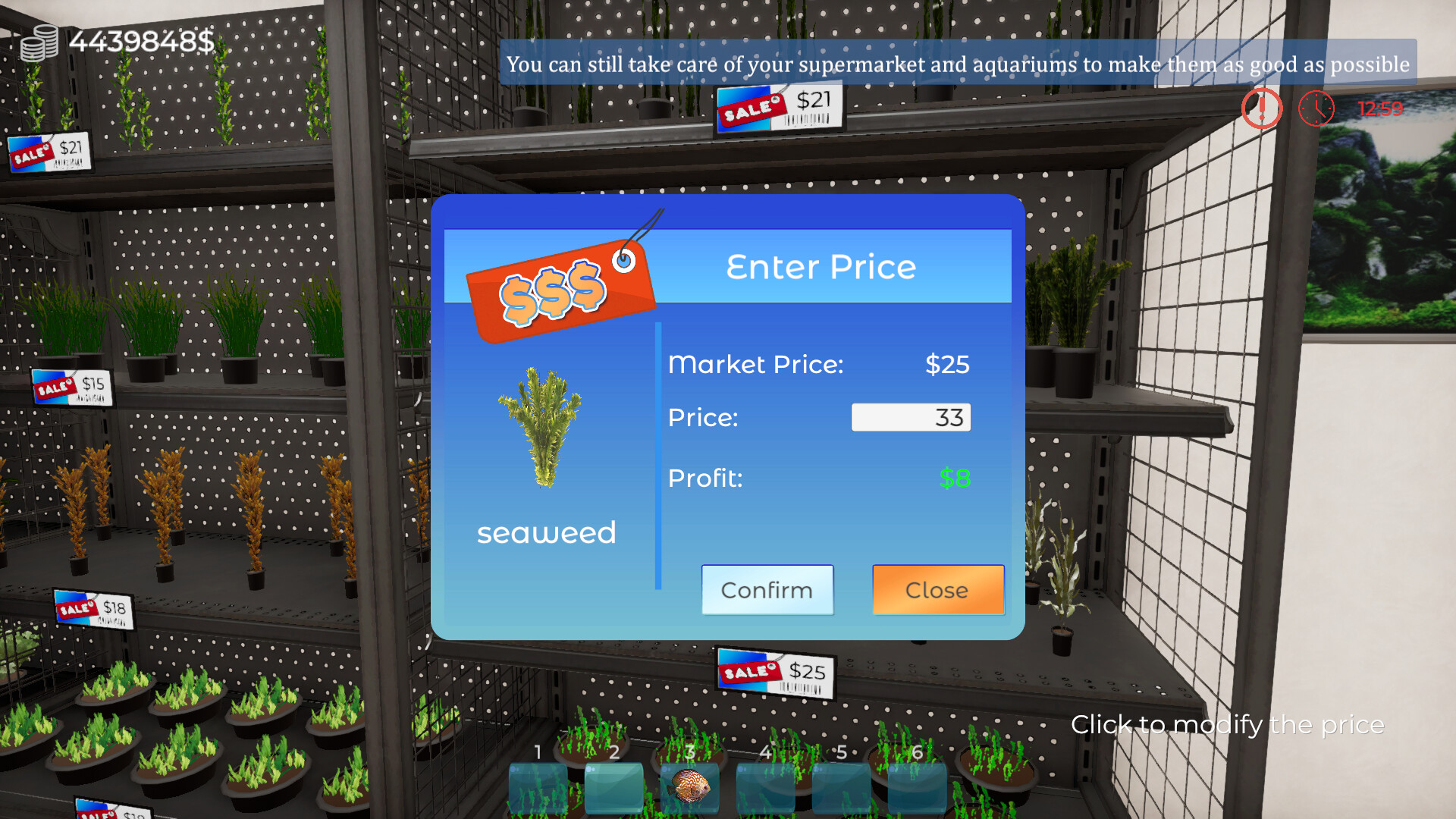Click the red clock icon by 12:59
Viewport: 1456px width, 819px height.
point(1316,108)
